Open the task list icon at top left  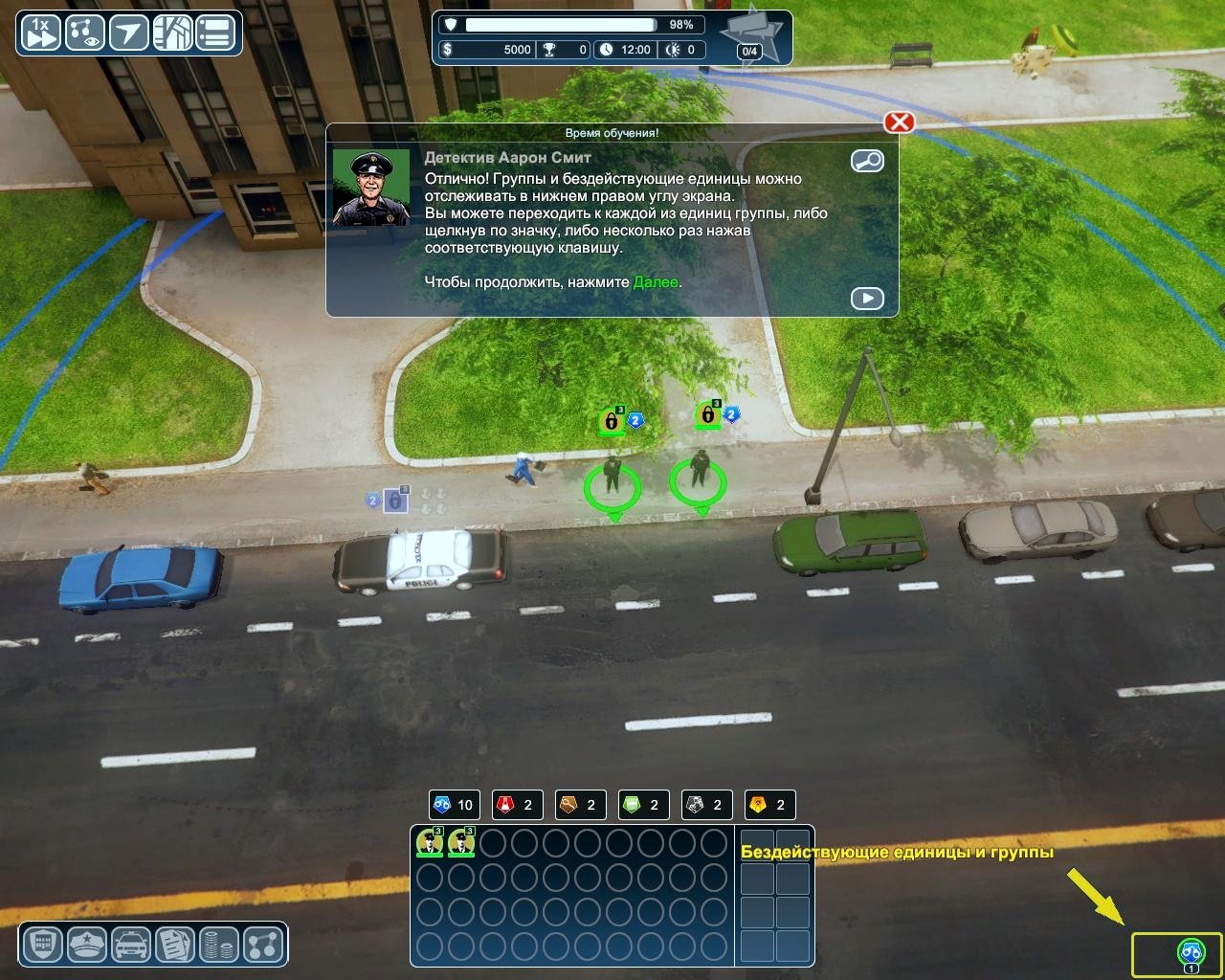point(215,32)
